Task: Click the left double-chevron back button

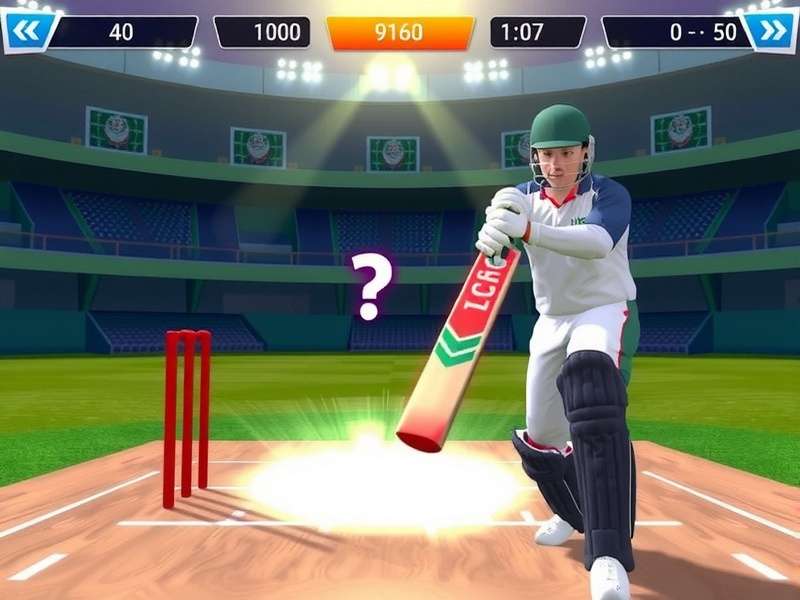Action: tap(25, 32)
